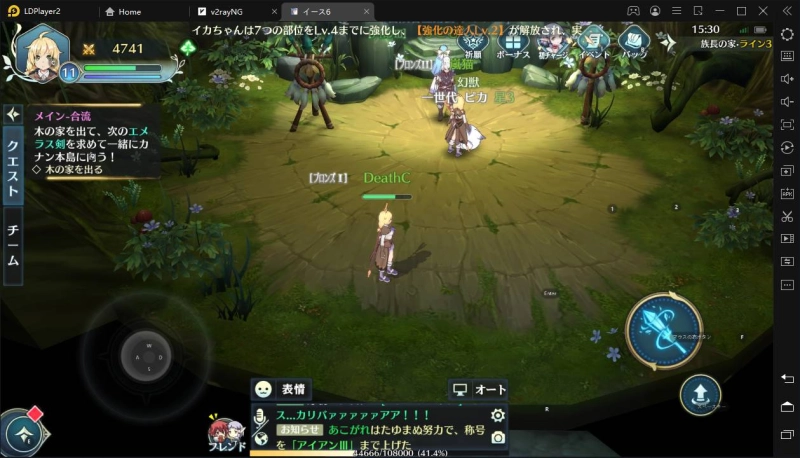Switch to the LDPlayer Home tab
Image resolution: width=800 pixels, height=458 pixels.
129,11
